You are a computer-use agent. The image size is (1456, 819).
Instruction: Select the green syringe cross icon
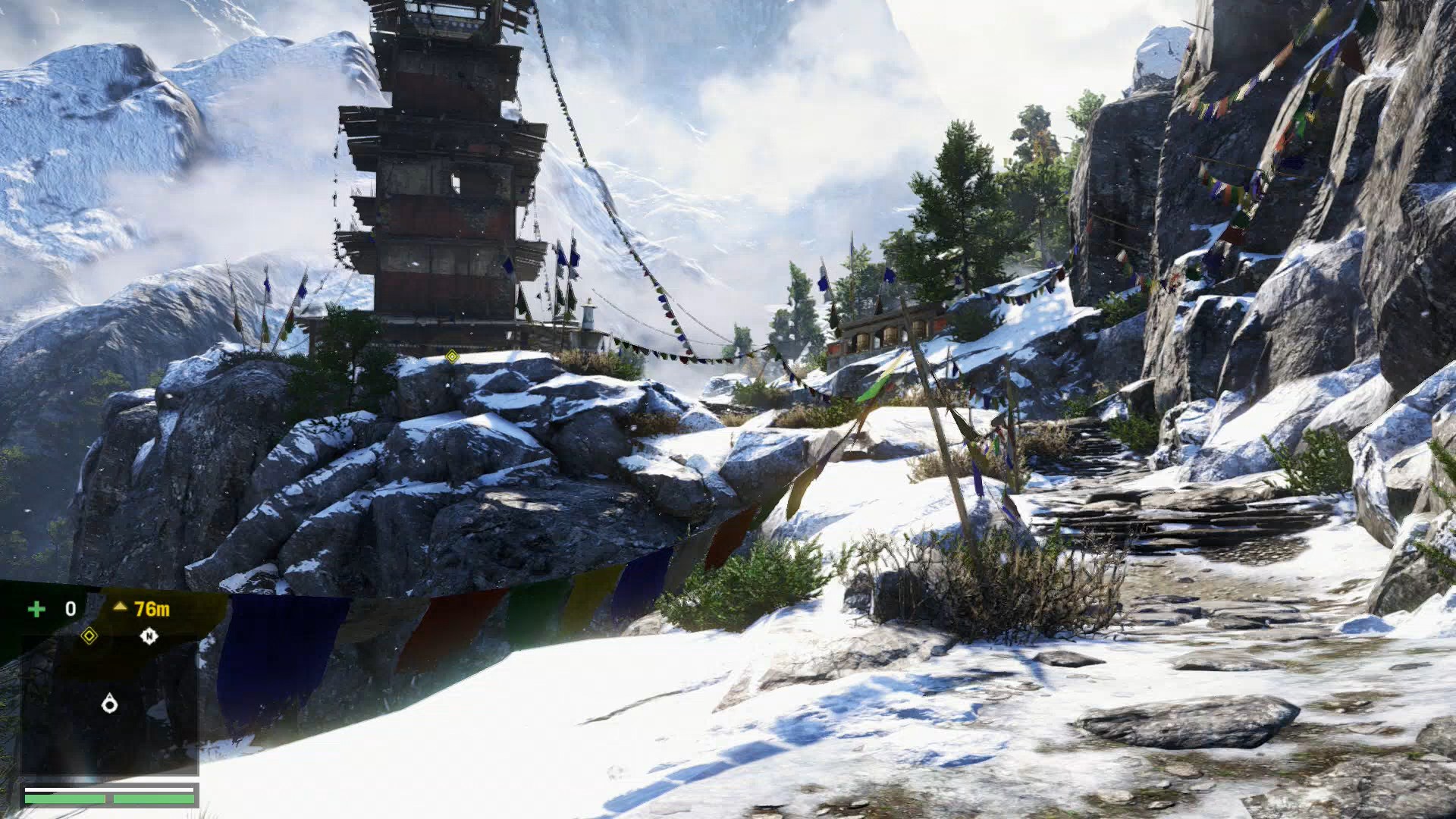point(36,610)
